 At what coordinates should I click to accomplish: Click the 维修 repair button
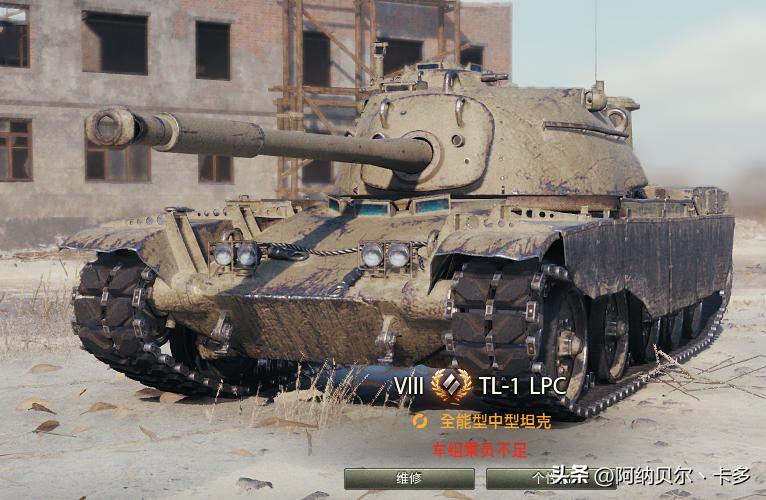pos(409,478)
